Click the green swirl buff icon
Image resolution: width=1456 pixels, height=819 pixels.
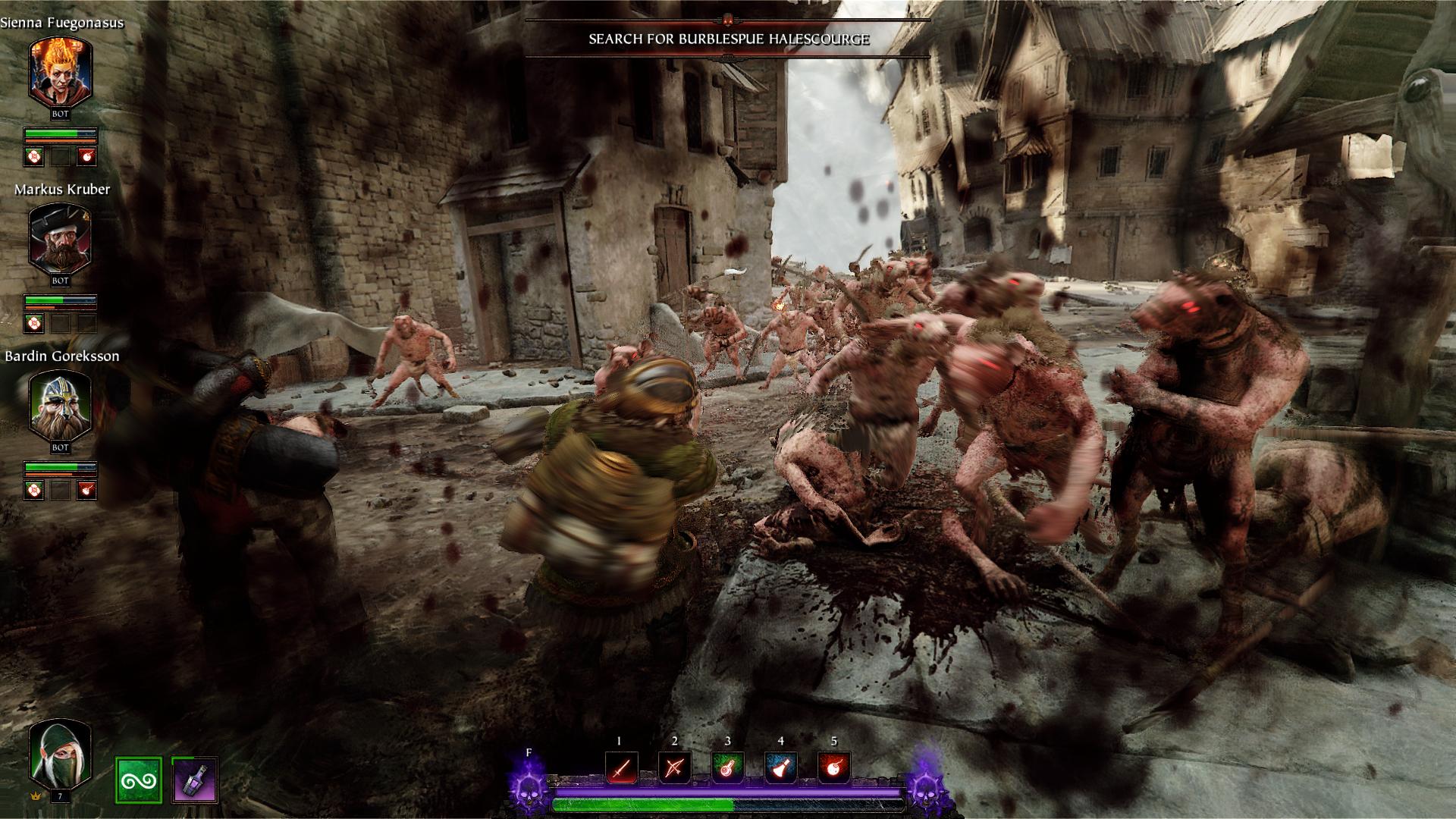point(139,780)
